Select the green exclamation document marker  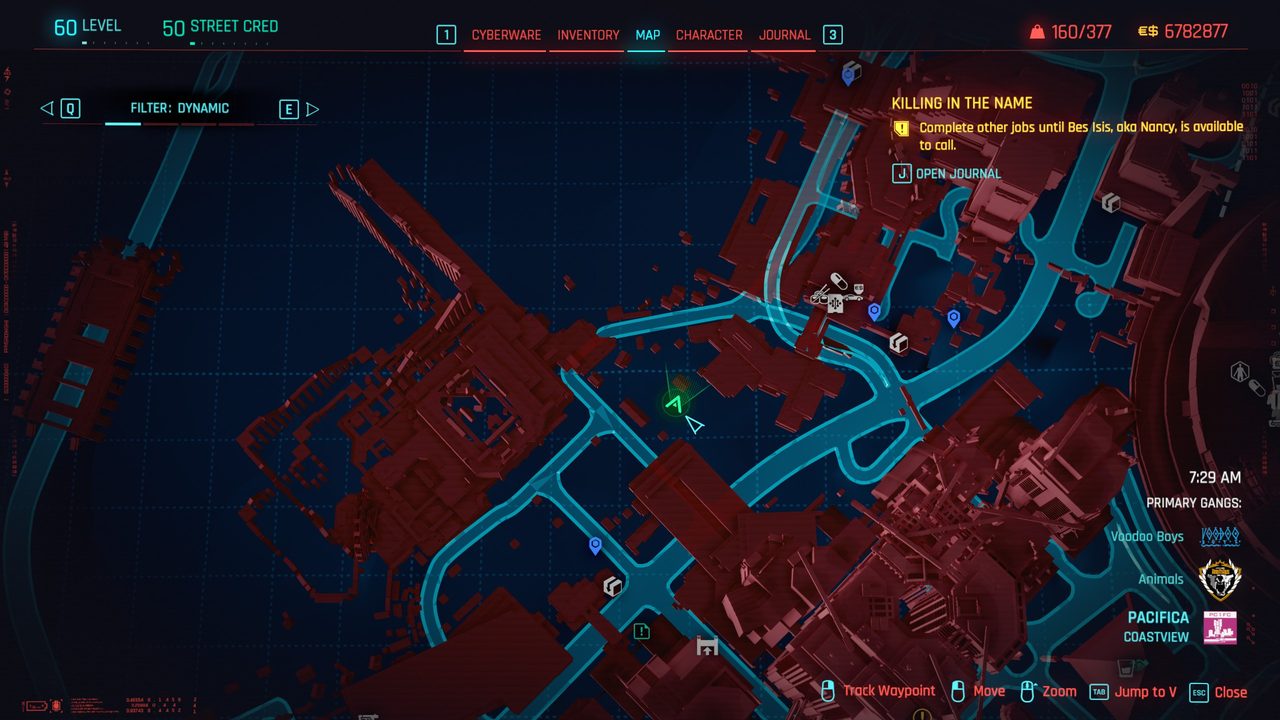coord(641,631)
